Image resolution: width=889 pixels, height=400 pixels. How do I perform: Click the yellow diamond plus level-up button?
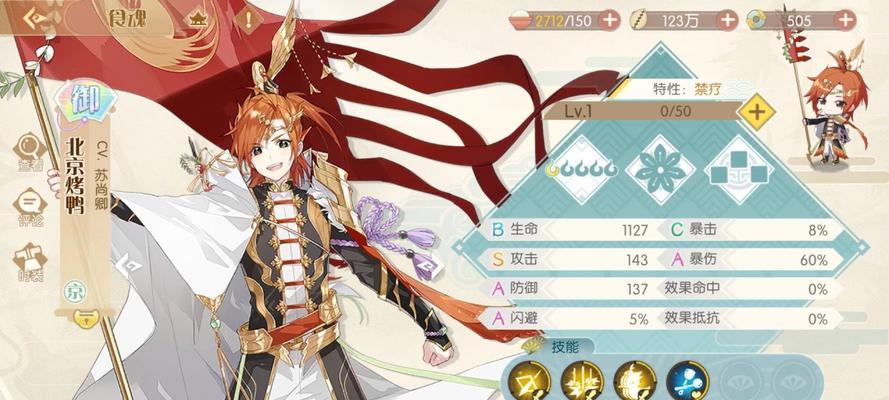[x=757, y=112]
